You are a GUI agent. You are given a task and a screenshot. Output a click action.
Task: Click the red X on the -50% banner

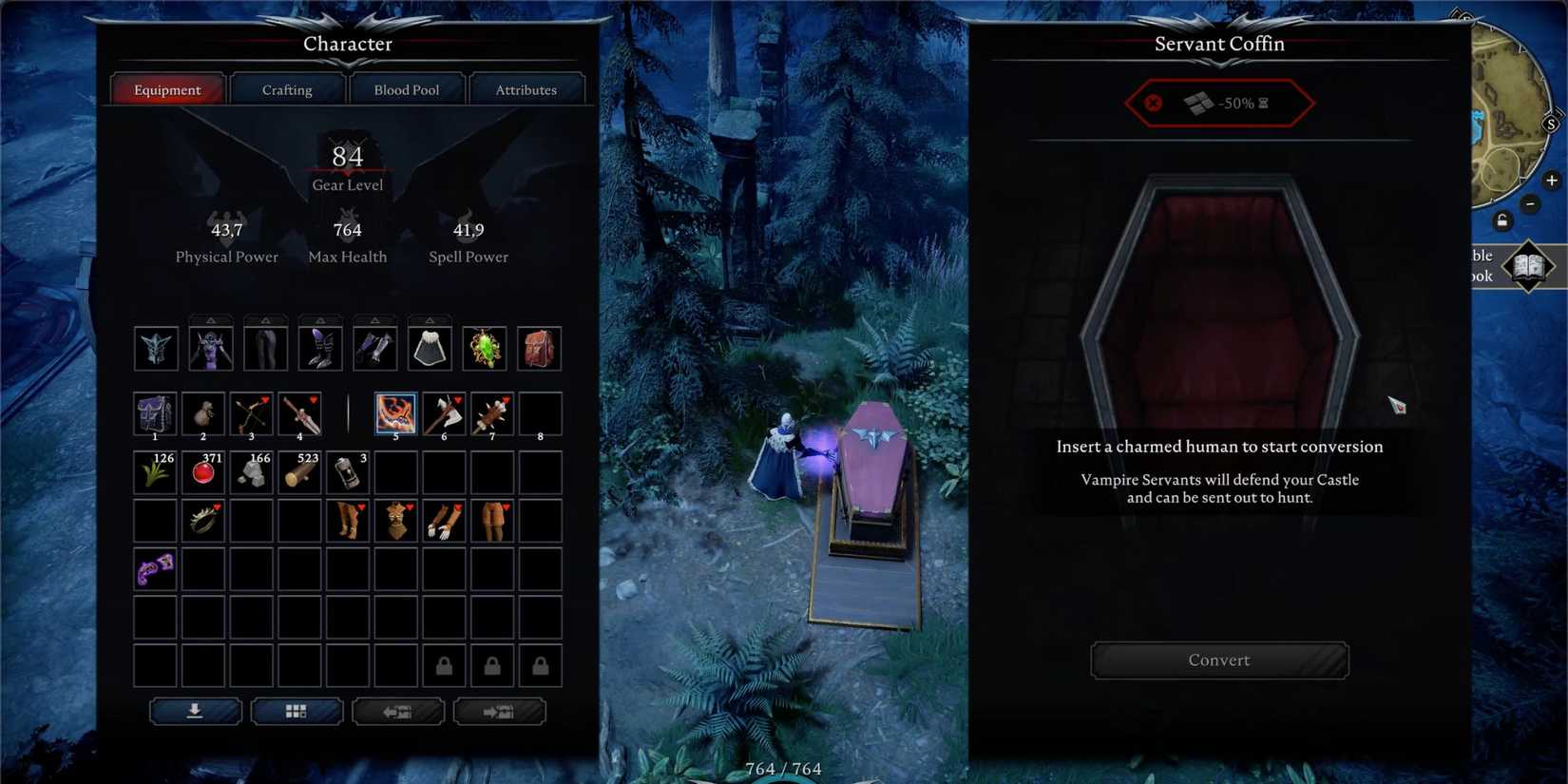[x=1153, y=104]
